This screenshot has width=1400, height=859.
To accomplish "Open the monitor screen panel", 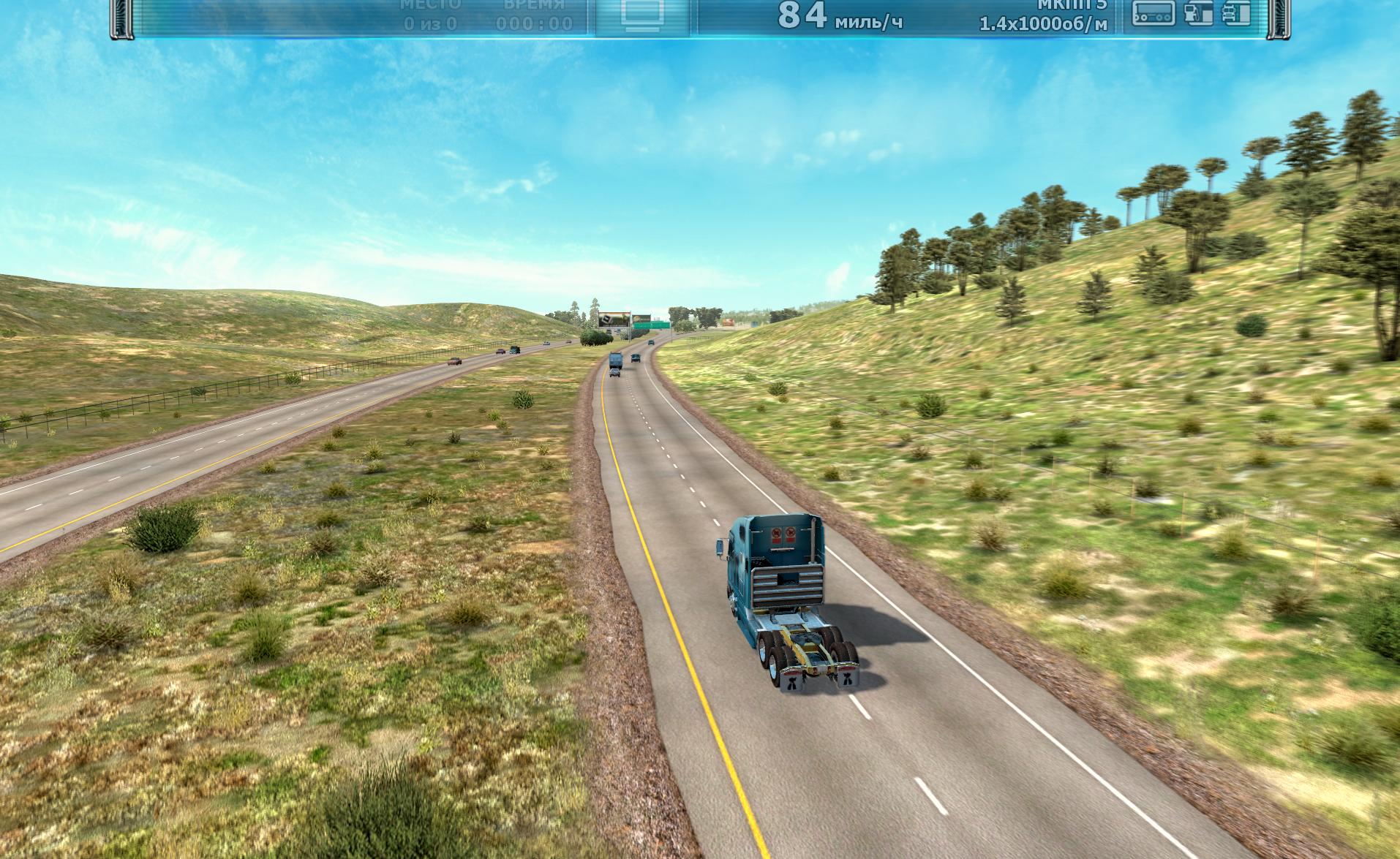I will pyautogui.click(x=642, y=15).
